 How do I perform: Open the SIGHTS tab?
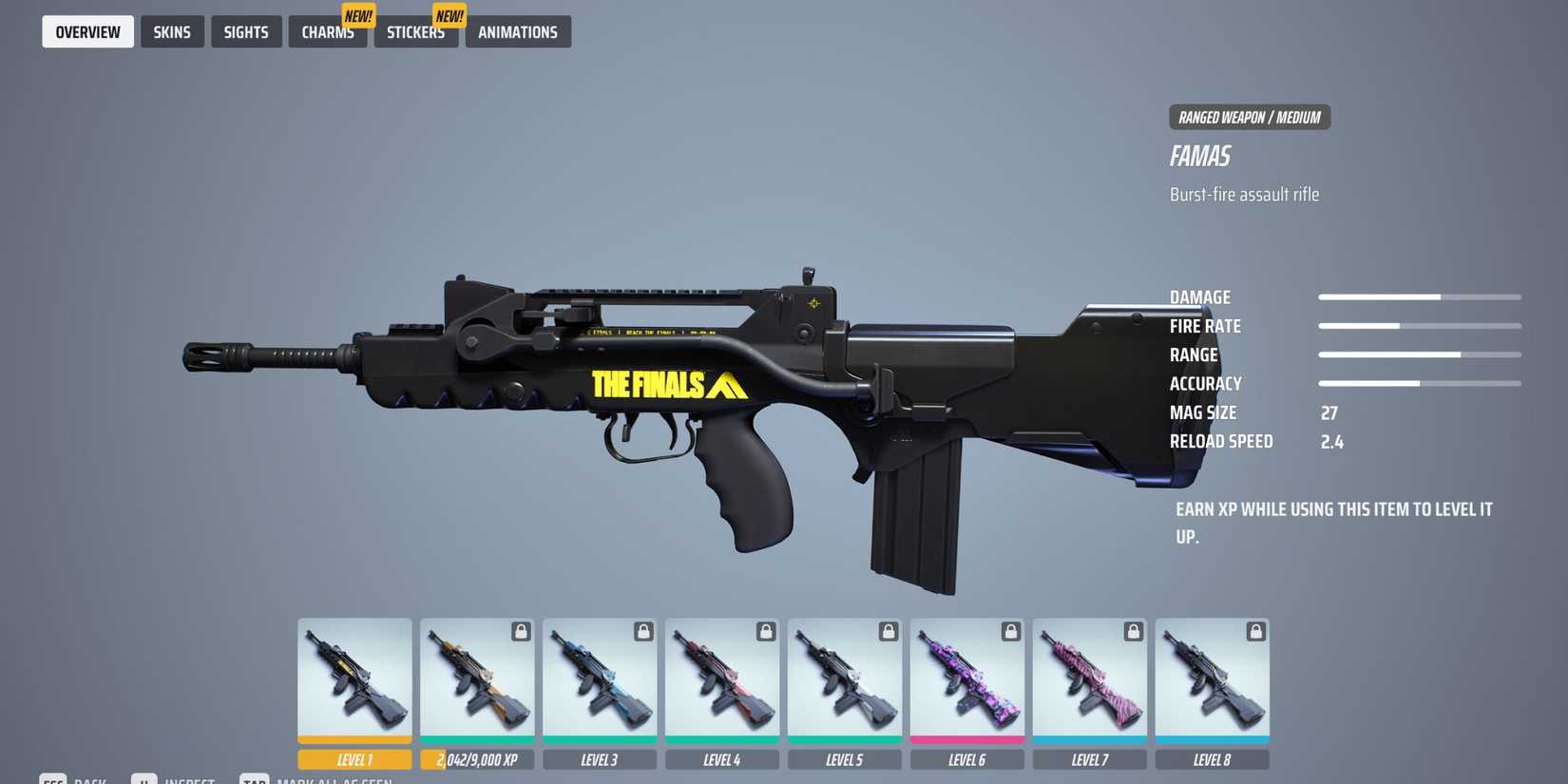(x=246, y=31)
